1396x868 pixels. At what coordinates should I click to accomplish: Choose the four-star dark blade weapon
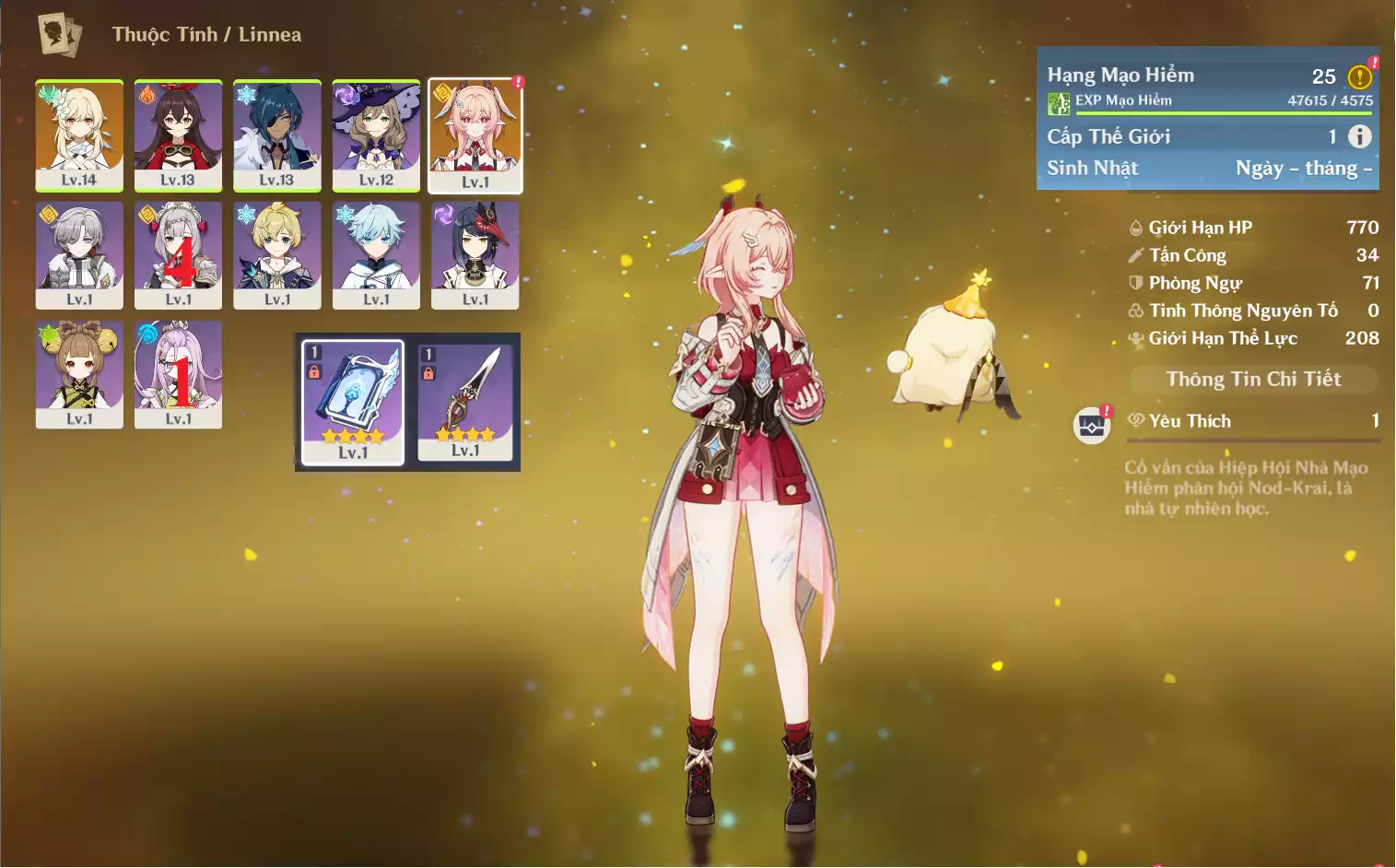tap(465, 402)
